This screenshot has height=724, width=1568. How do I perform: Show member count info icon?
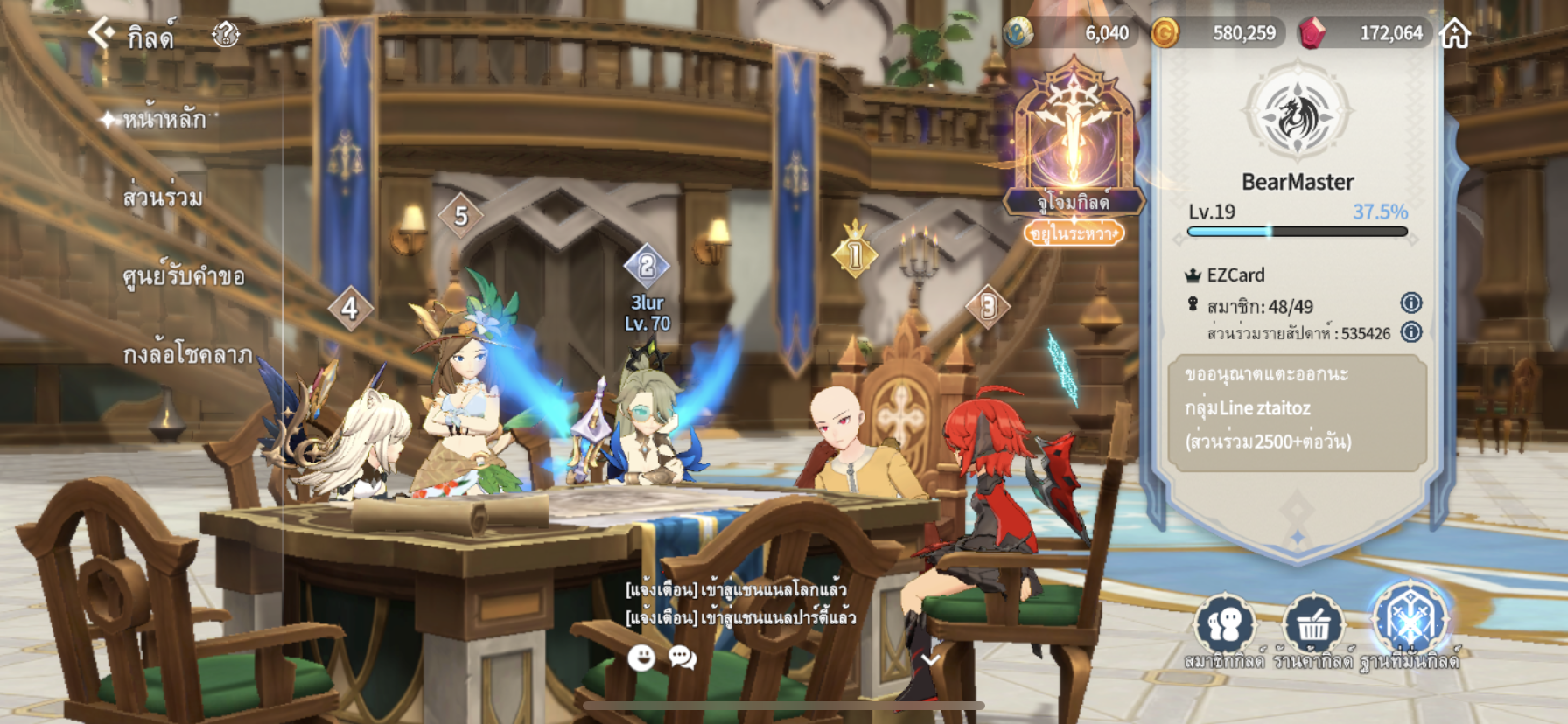(x=1410, y=303)
